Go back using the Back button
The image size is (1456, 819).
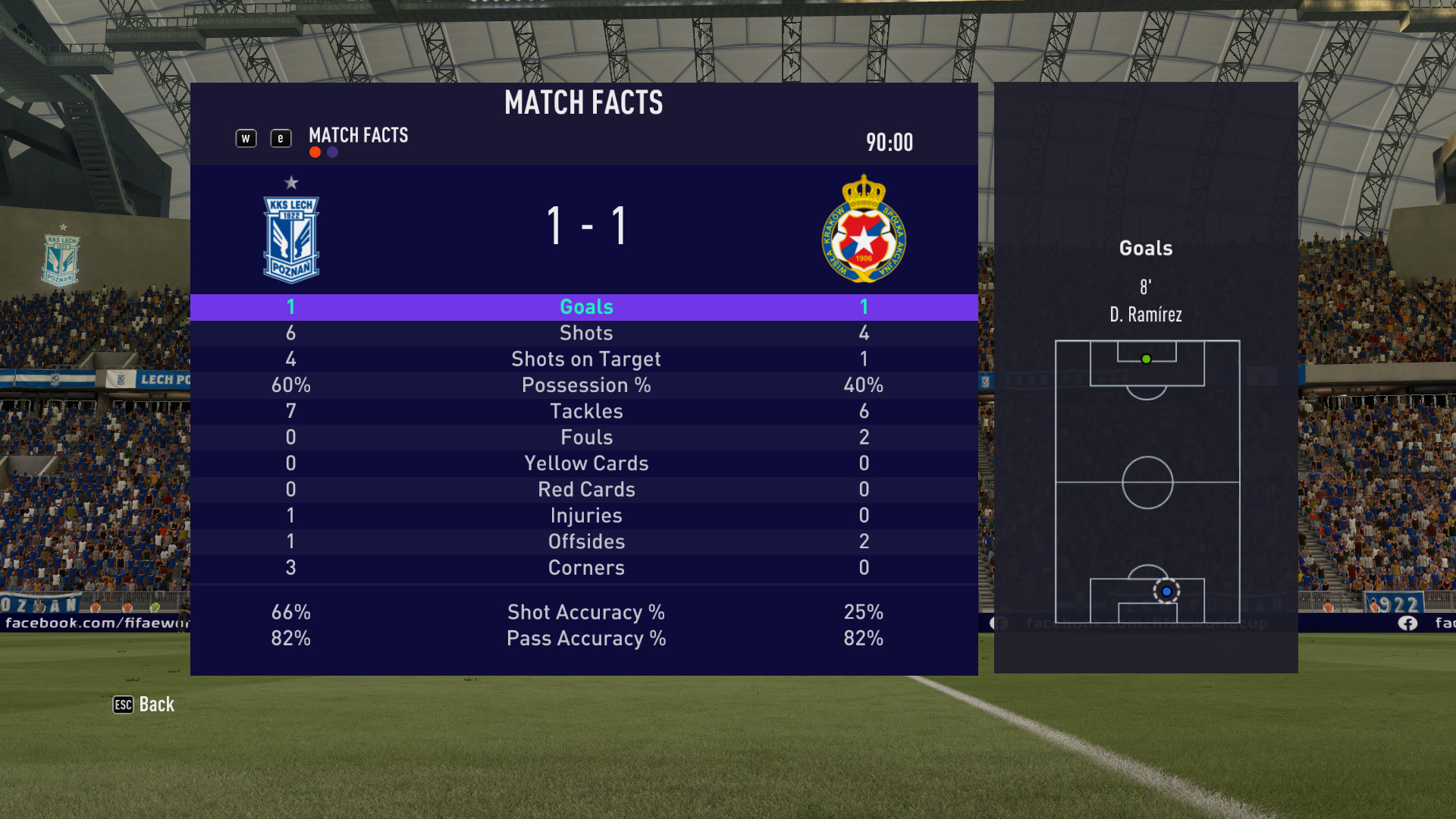[x=144, y=704]
